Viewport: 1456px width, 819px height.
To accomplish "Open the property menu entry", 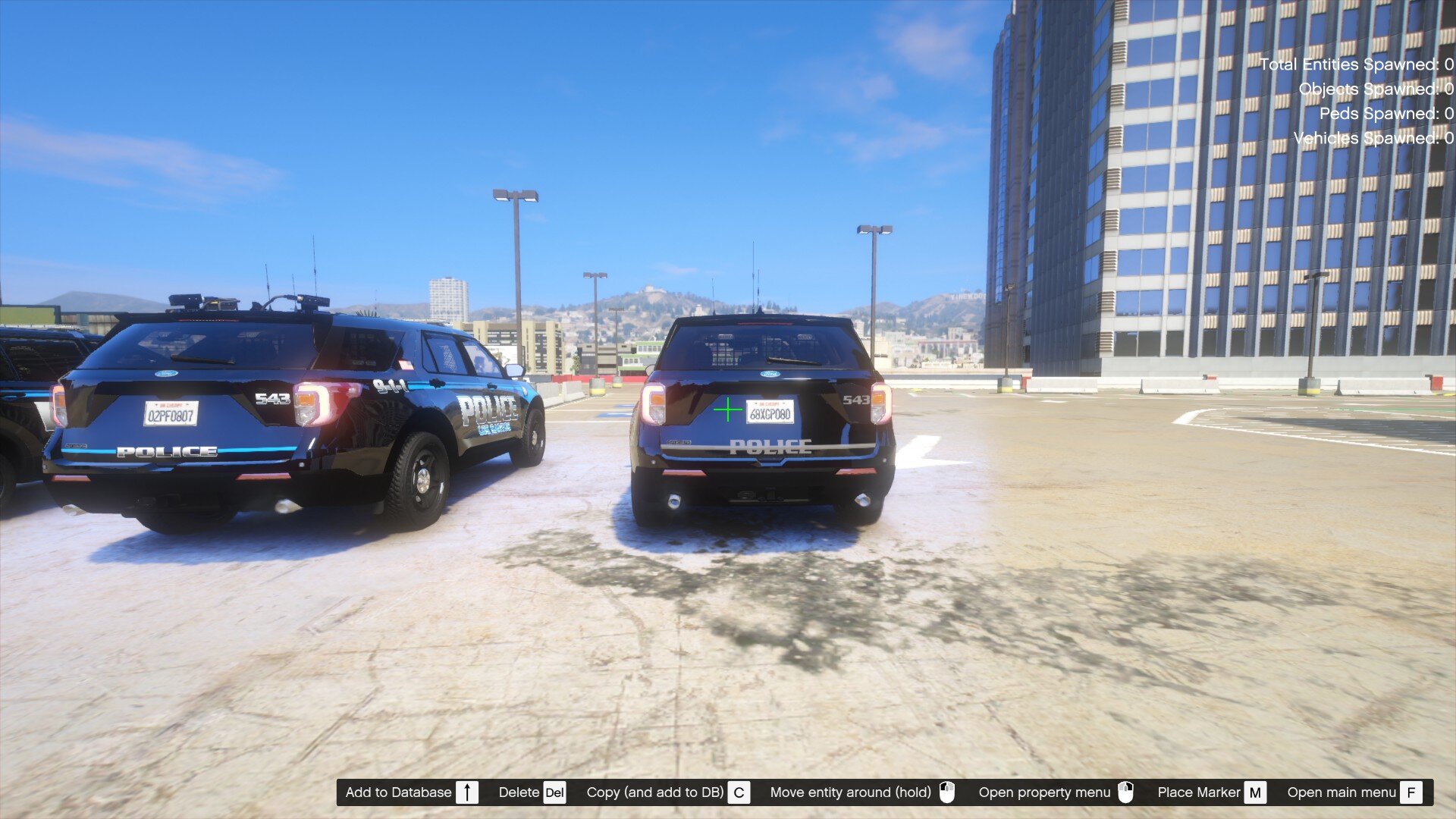I will pos(1044,792).
